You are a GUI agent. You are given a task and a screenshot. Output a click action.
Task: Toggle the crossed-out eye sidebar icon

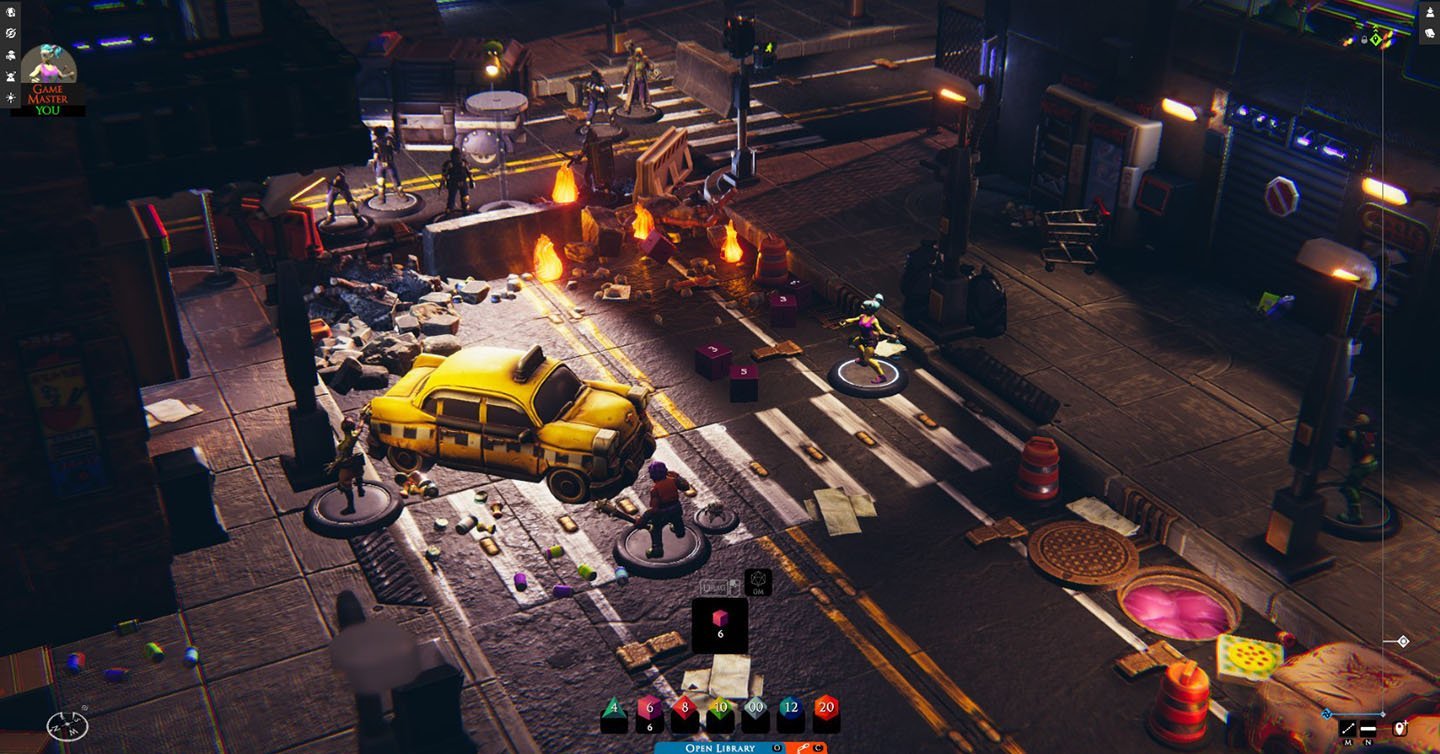11,34
